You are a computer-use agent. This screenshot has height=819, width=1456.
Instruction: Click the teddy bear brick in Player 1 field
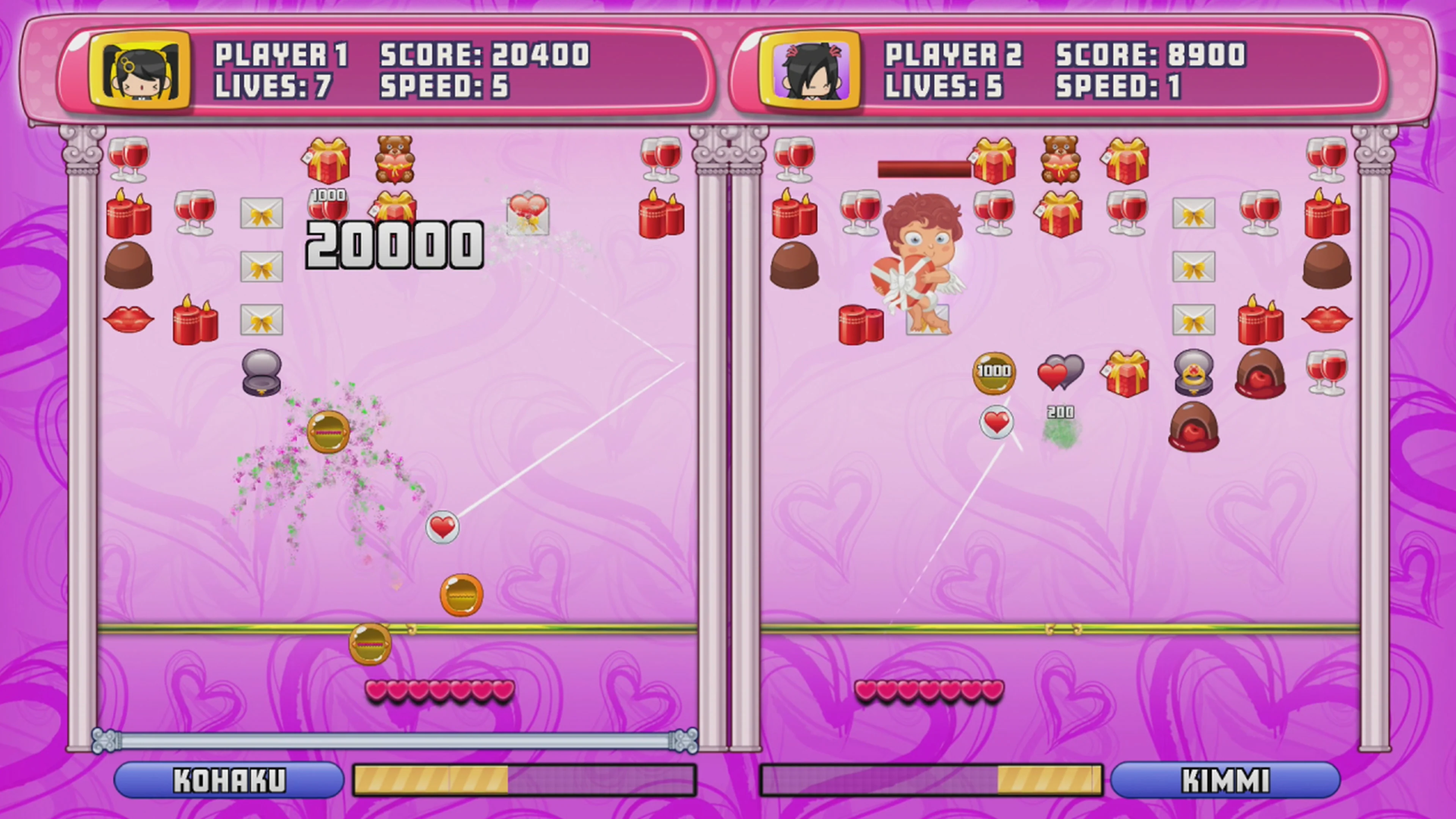(395, 161)
